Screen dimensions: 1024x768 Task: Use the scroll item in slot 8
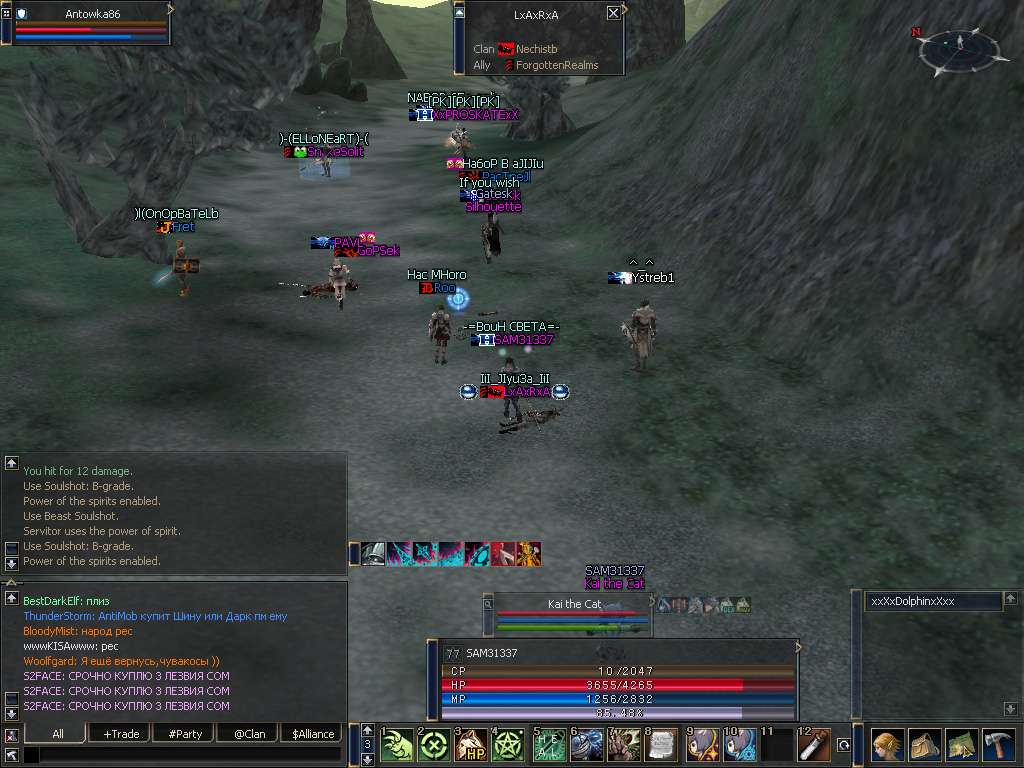tap(663, 745)
